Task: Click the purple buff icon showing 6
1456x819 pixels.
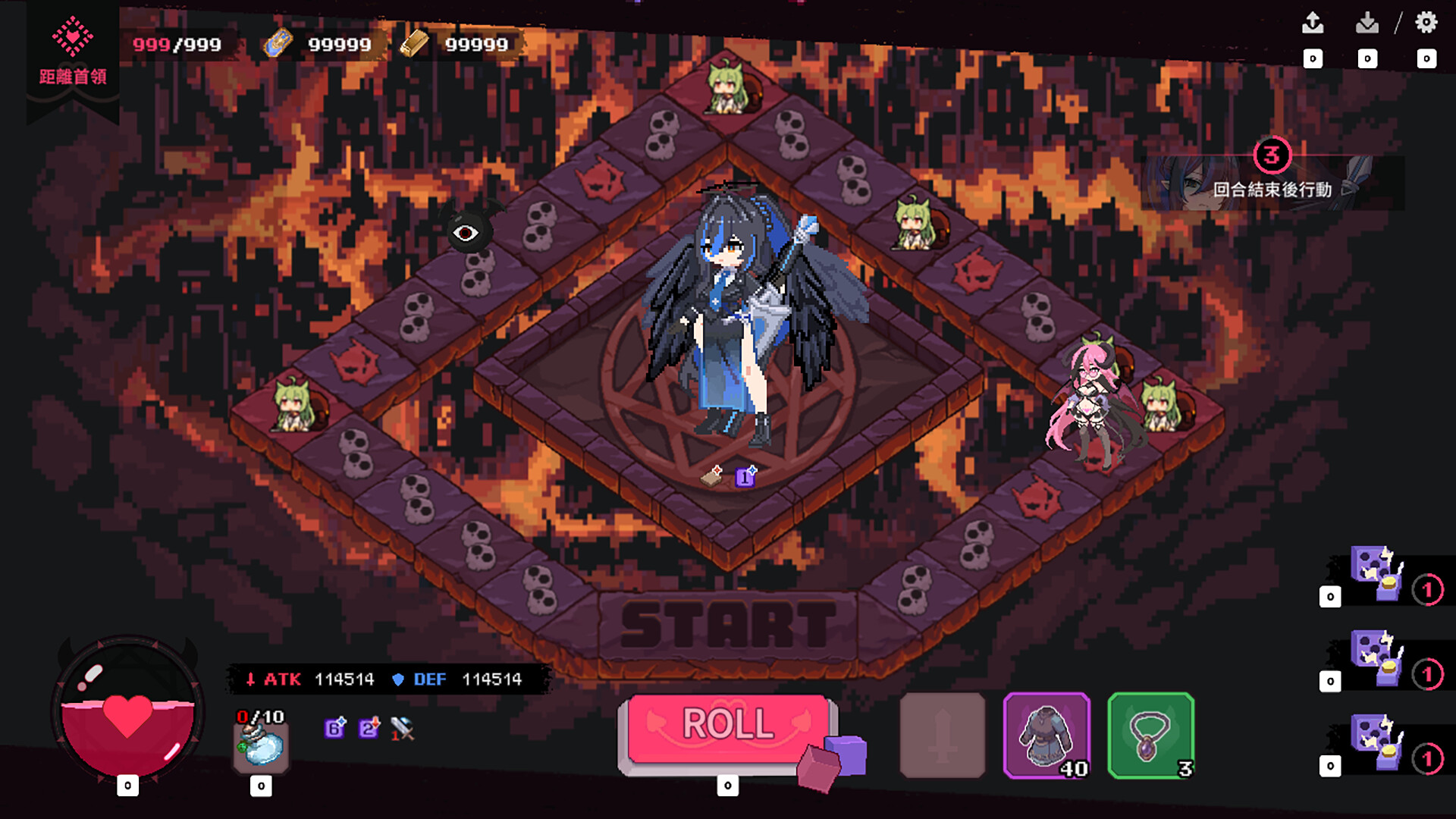Action: pyautogui.click(x=334, y=730)
